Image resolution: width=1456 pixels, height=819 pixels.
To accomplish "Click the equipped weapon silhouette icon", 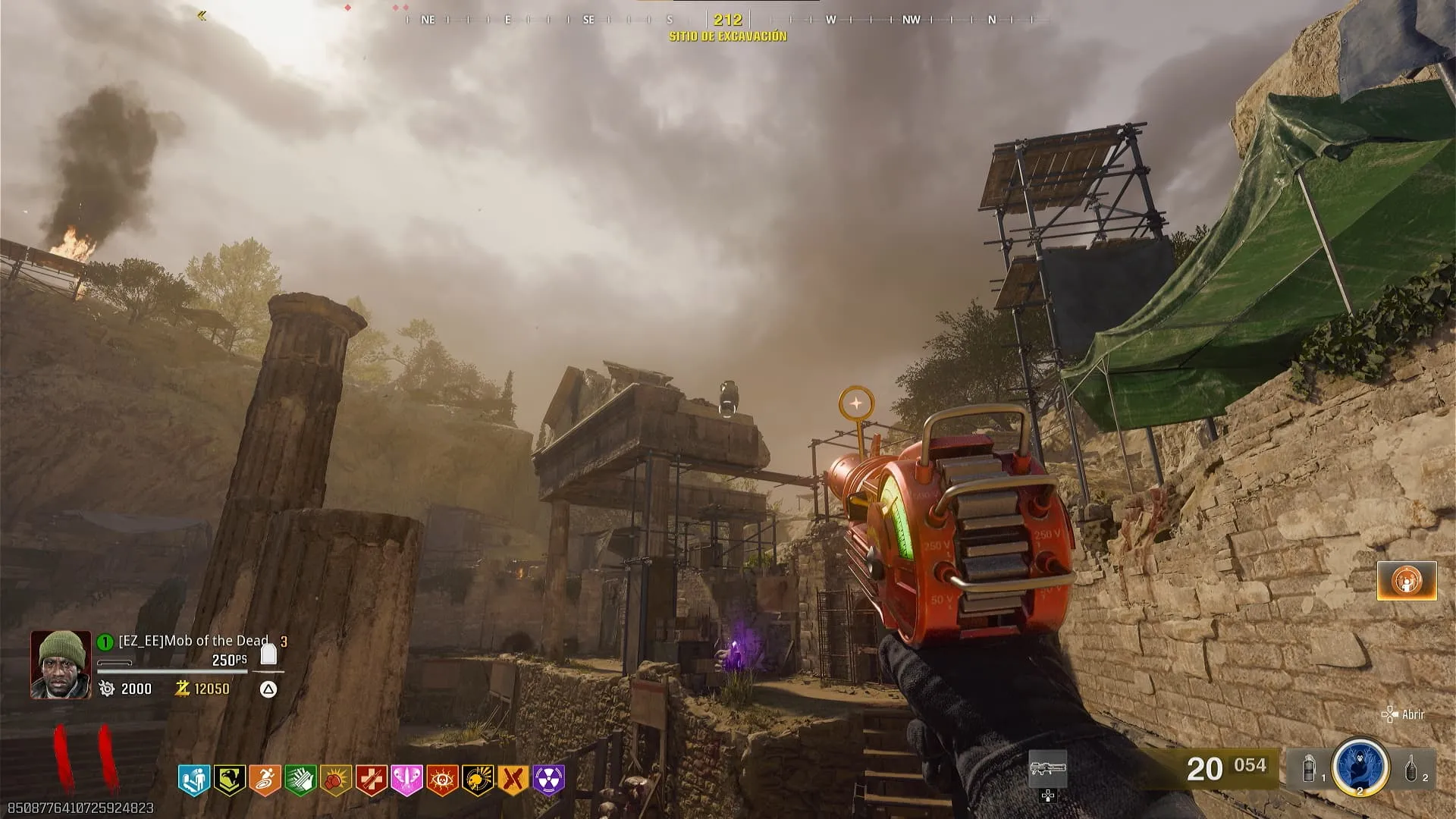I will (x=1047, y=768).
